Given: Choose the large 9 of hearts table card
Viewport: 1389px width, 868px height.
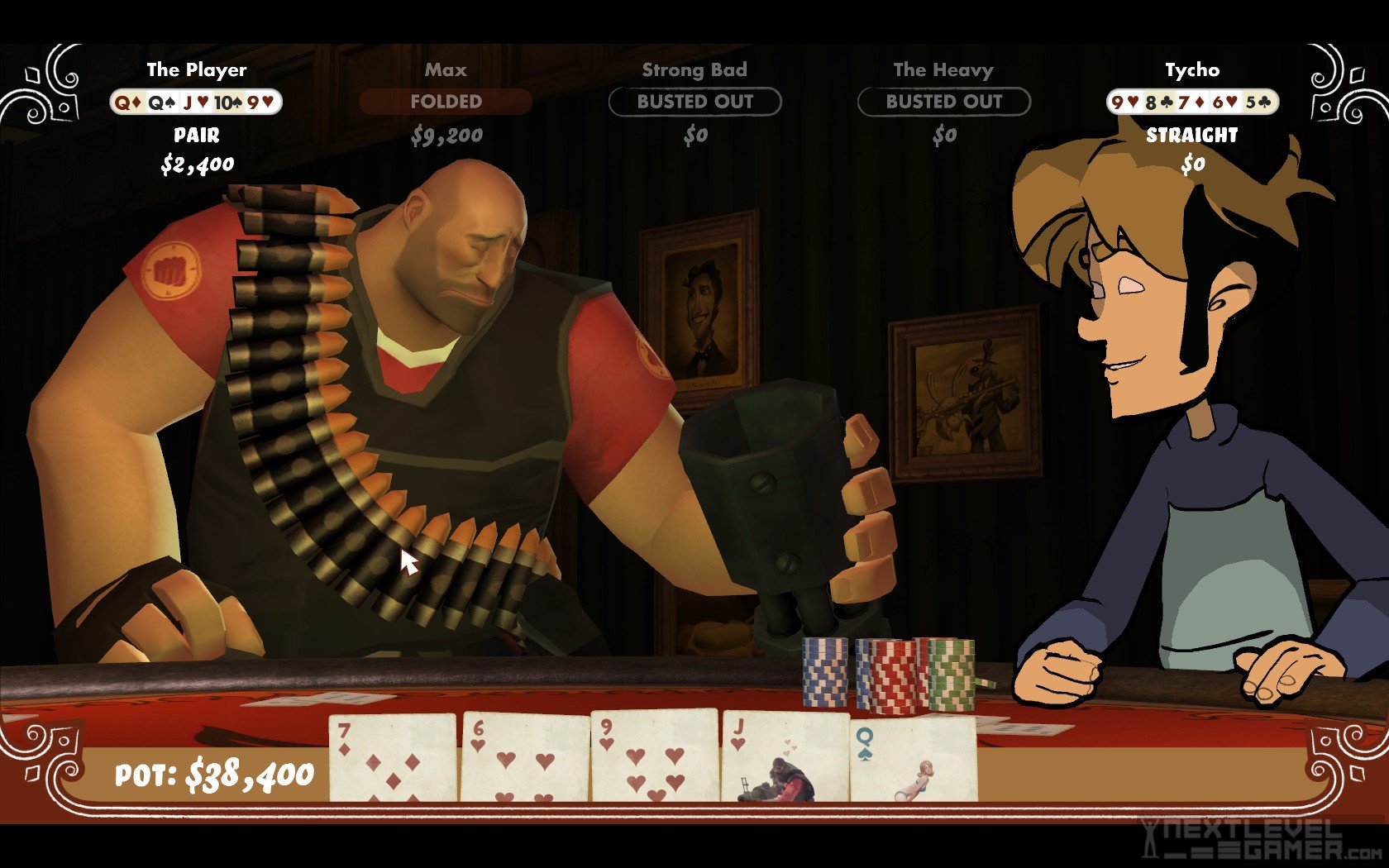Looking at the screenshot, I should coord(654,756).
